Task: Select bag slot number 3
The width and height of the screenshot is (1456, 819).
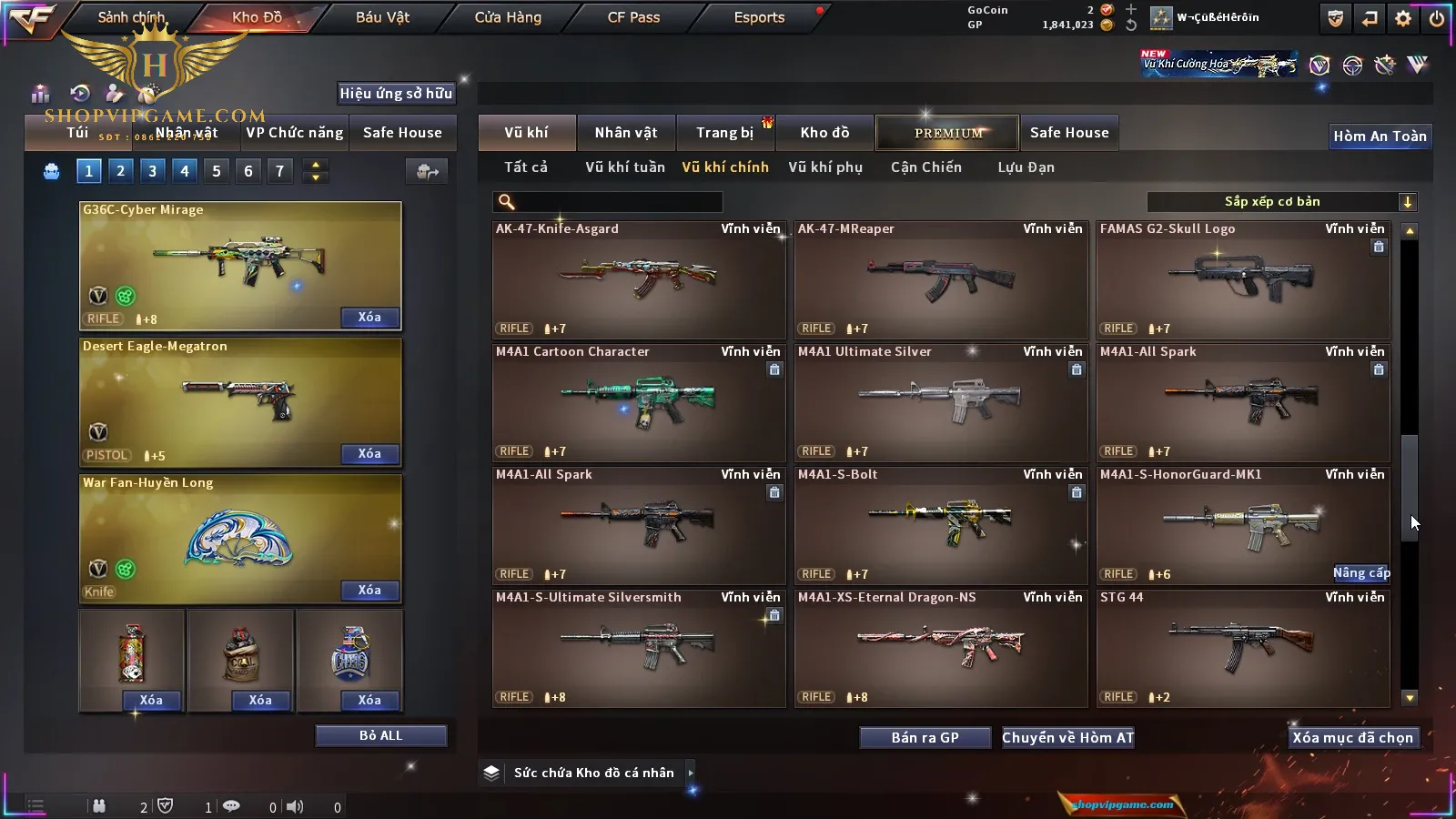Action: point(152,171)
